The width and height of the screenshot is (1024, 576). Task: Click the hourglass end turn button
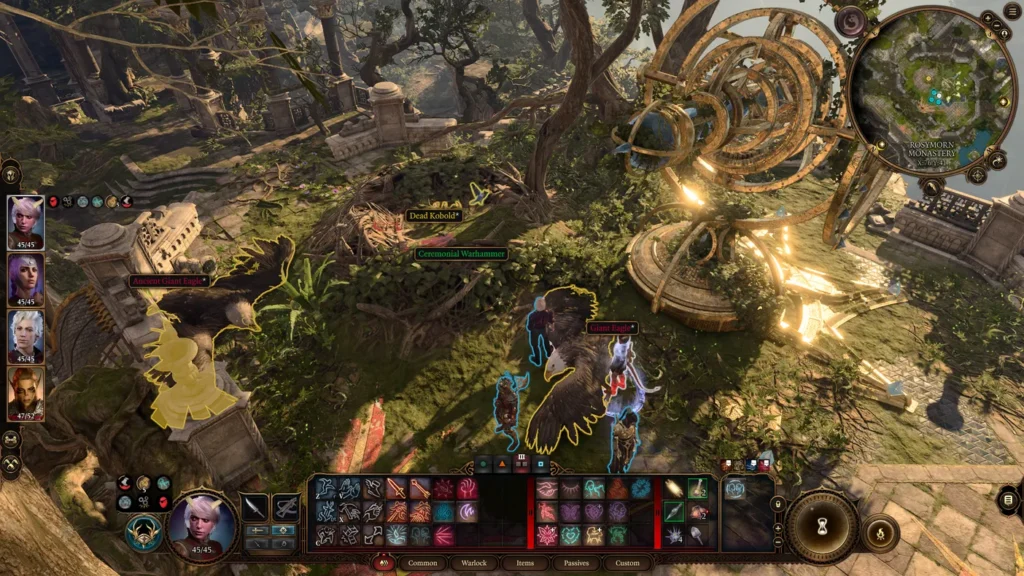pos(821,527)
